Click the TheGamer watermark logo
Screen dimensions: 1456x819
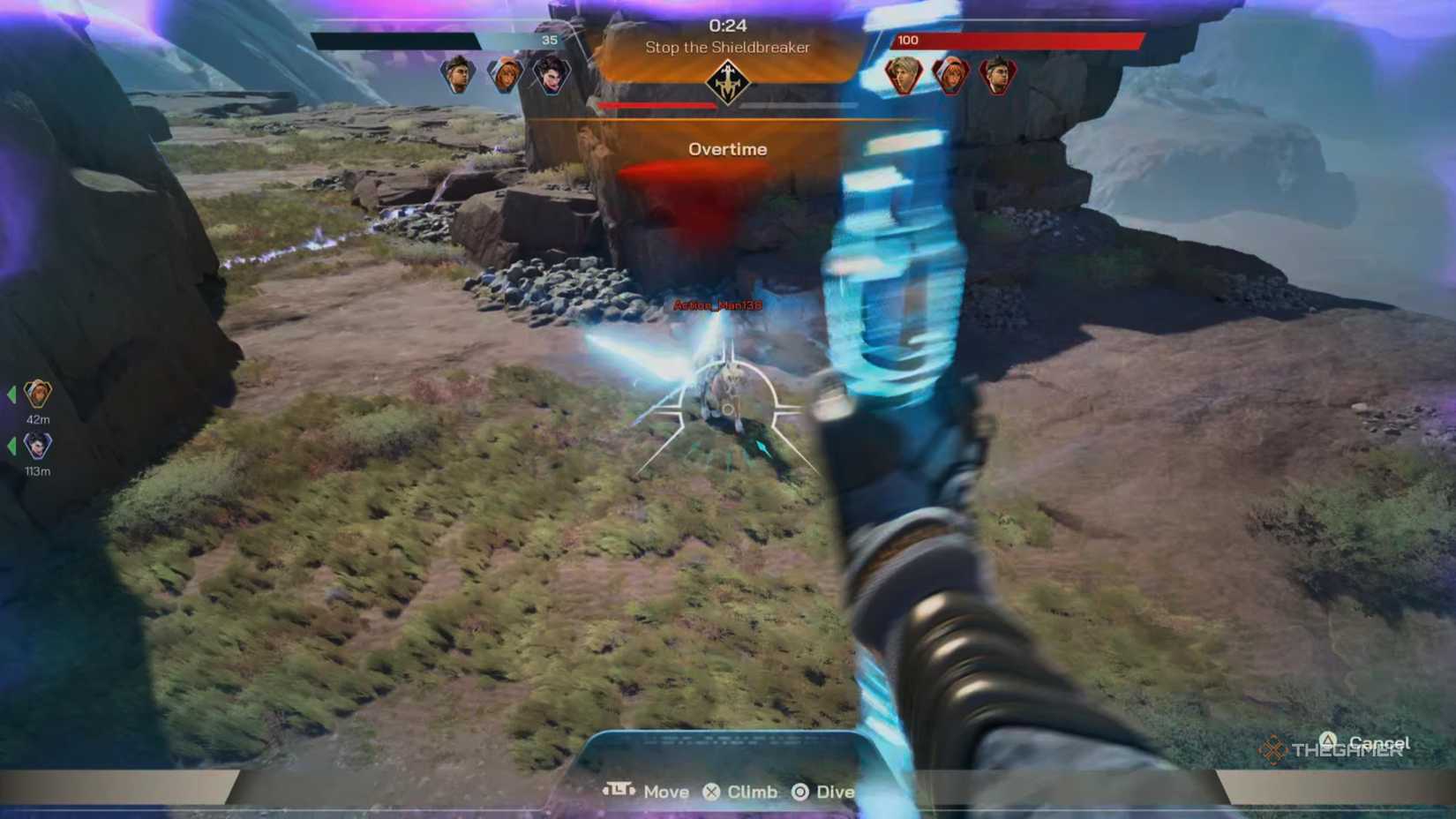tap(1332, 751)
